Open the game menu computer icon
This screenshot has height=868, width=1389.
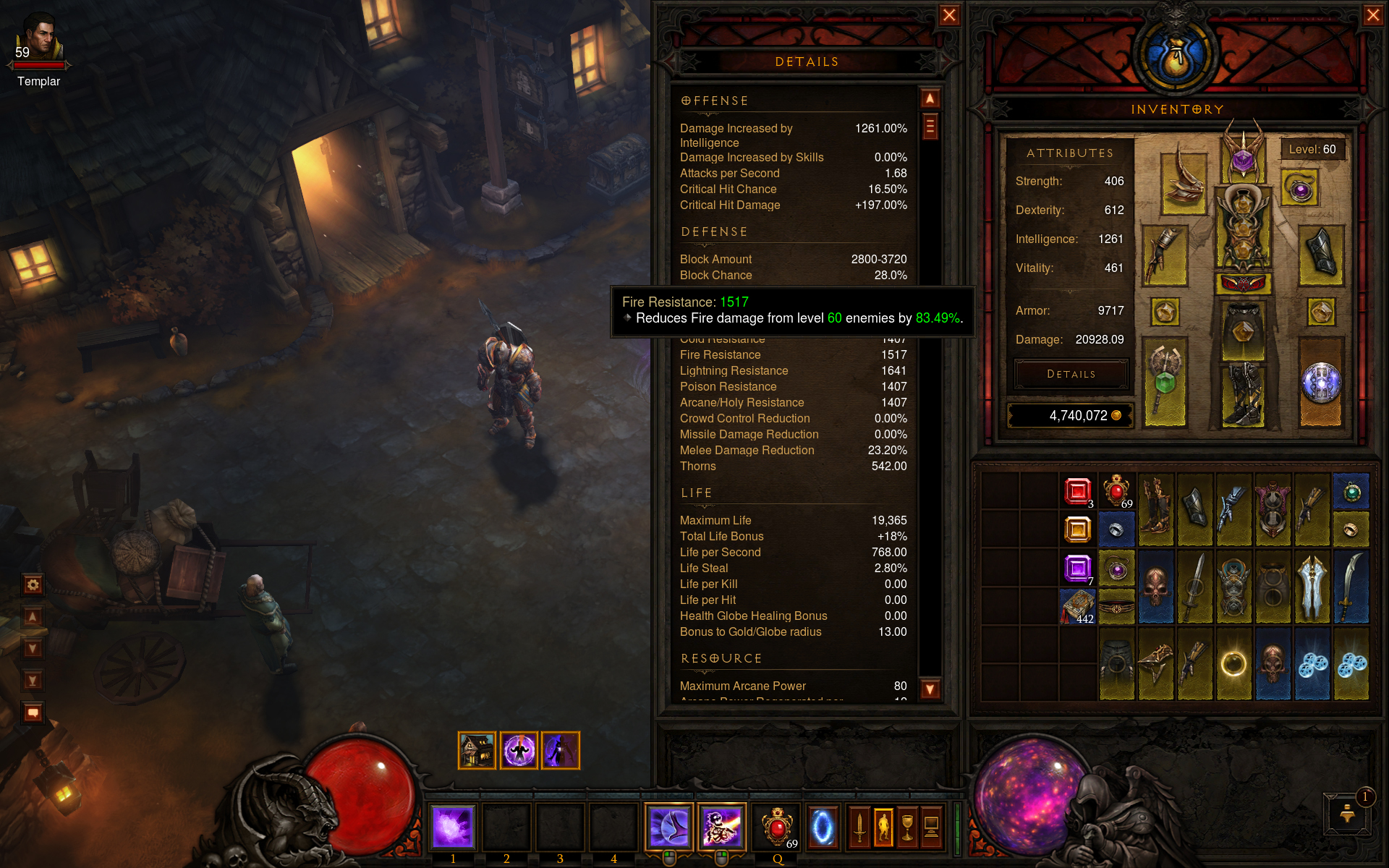(931, 826)
